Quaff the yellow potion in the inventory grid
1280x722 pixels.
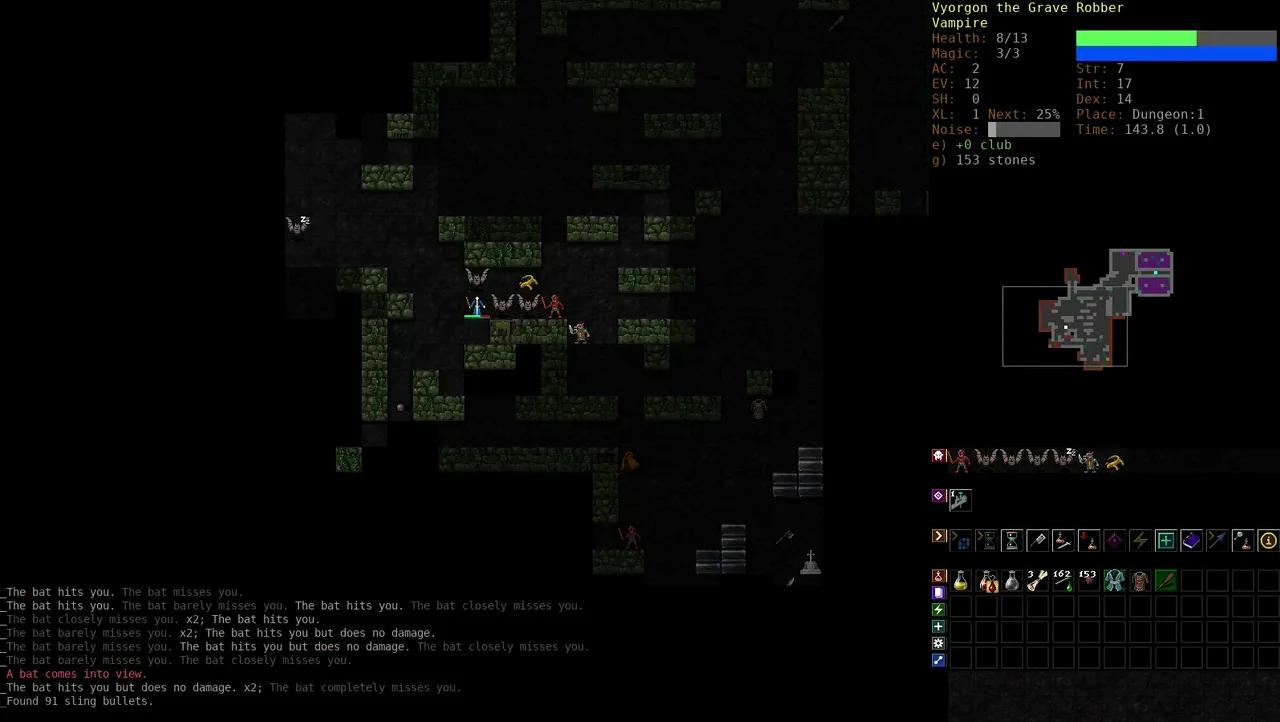[960, 580]
